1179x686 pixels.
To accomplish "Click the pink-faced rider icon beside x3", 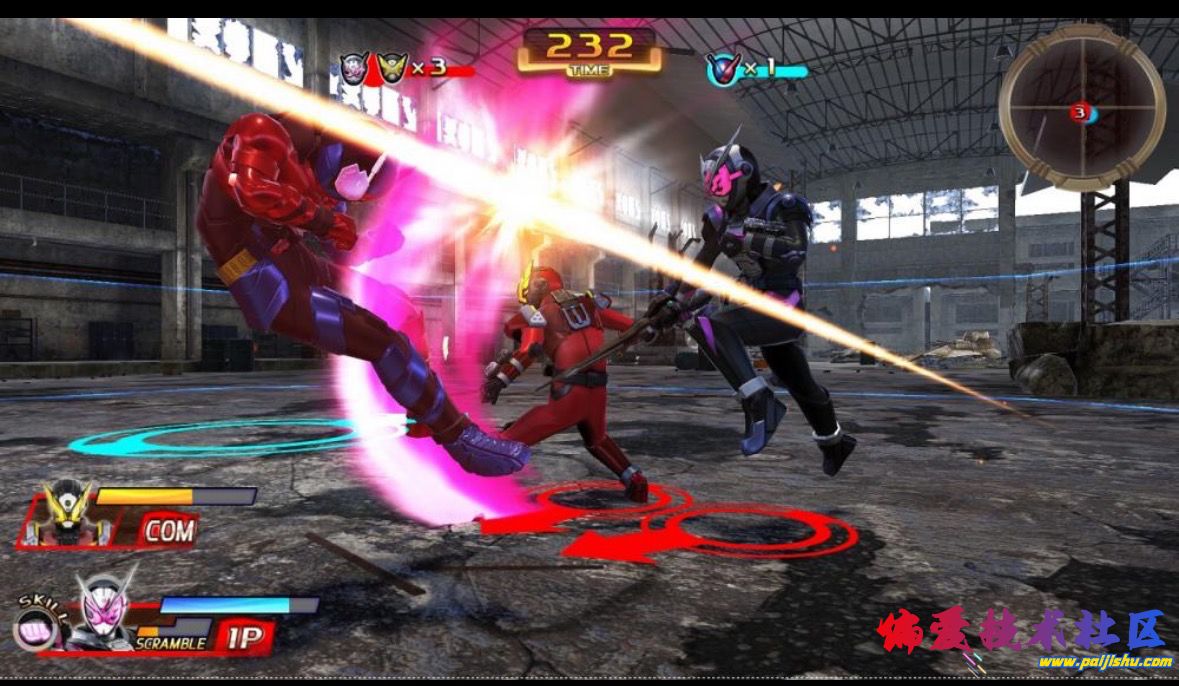I will tap(355, 67).
